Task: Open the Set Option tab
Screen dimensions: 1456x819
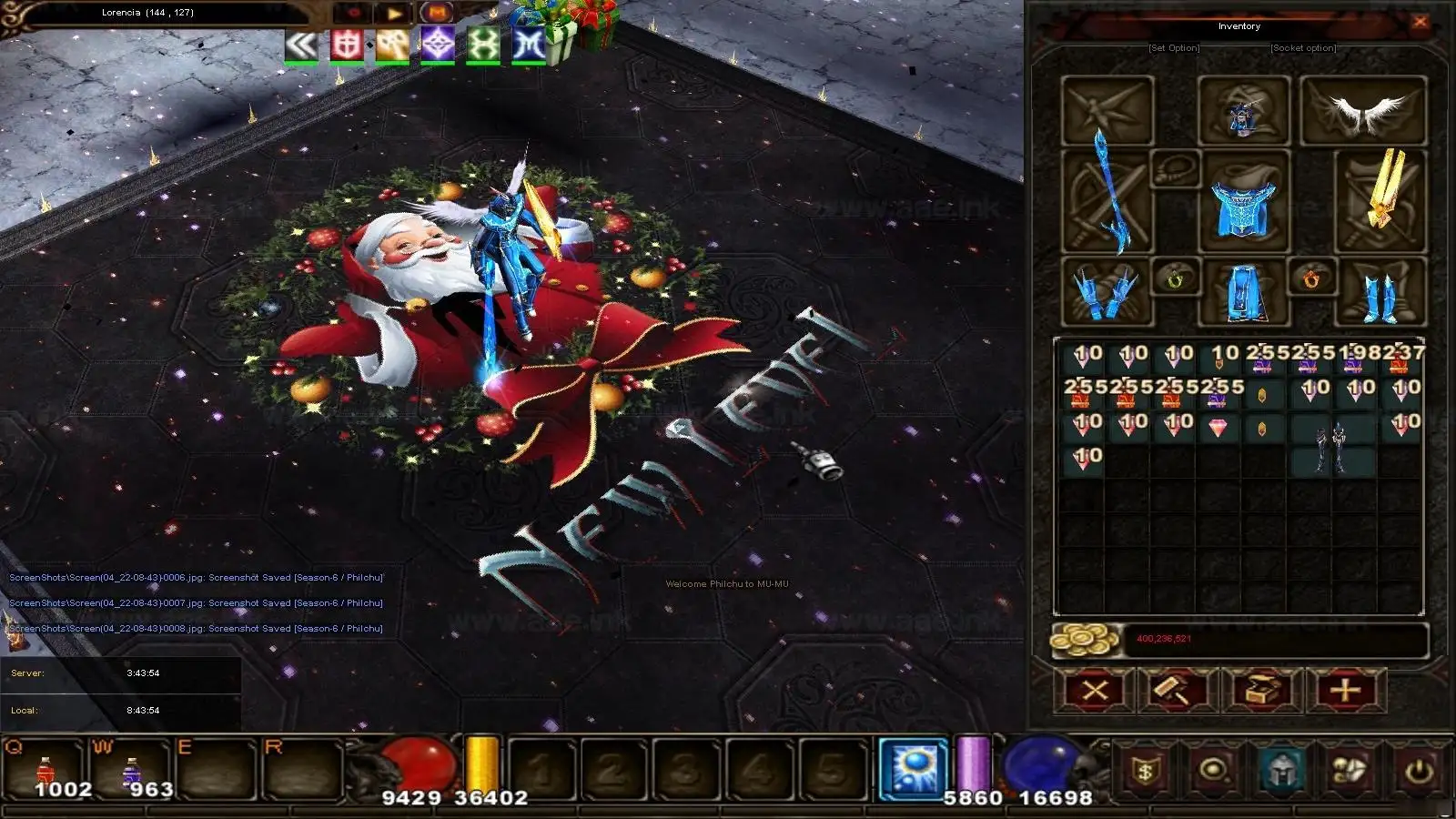Action: 1174,48
